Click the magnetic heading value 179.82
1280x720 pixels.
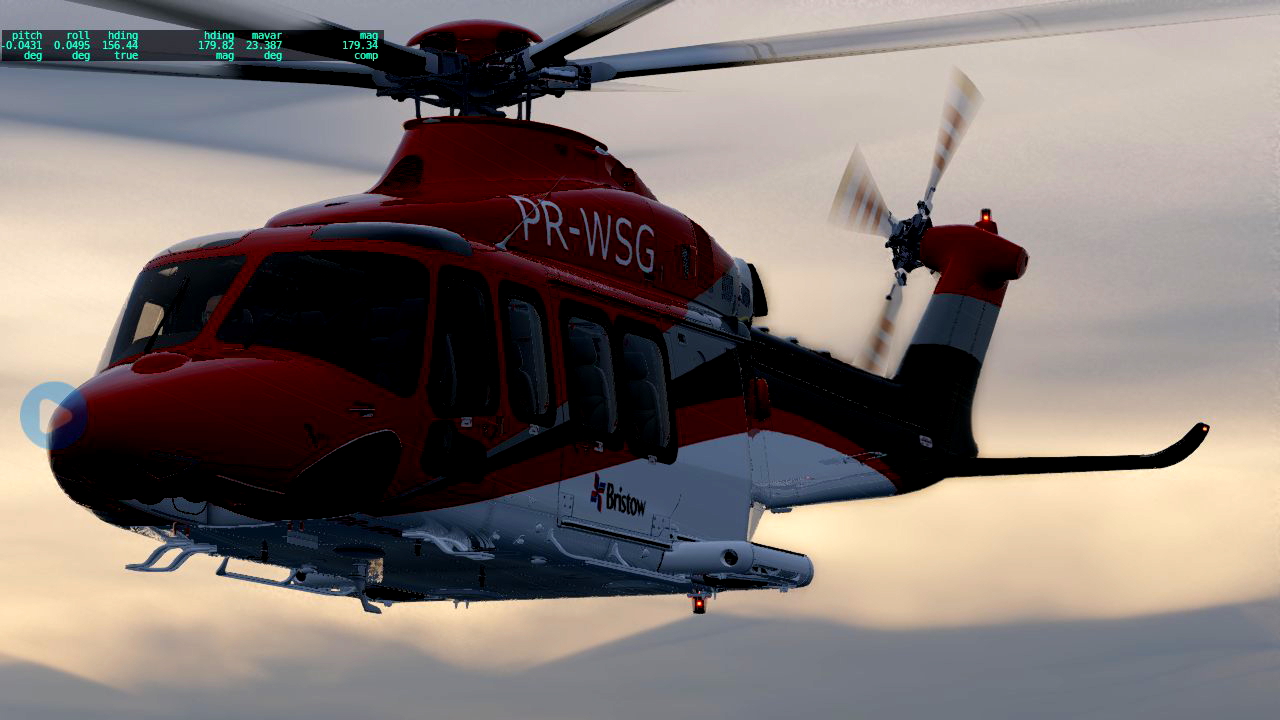pos(216,44)
